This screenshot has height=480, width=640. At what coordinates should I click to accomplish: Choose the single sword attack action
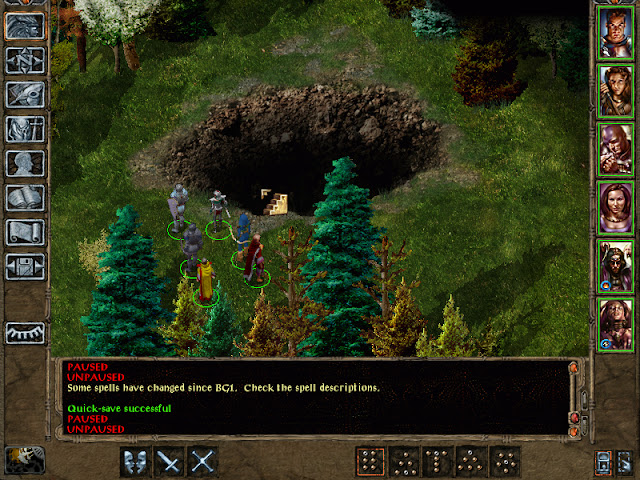[170, 461]
